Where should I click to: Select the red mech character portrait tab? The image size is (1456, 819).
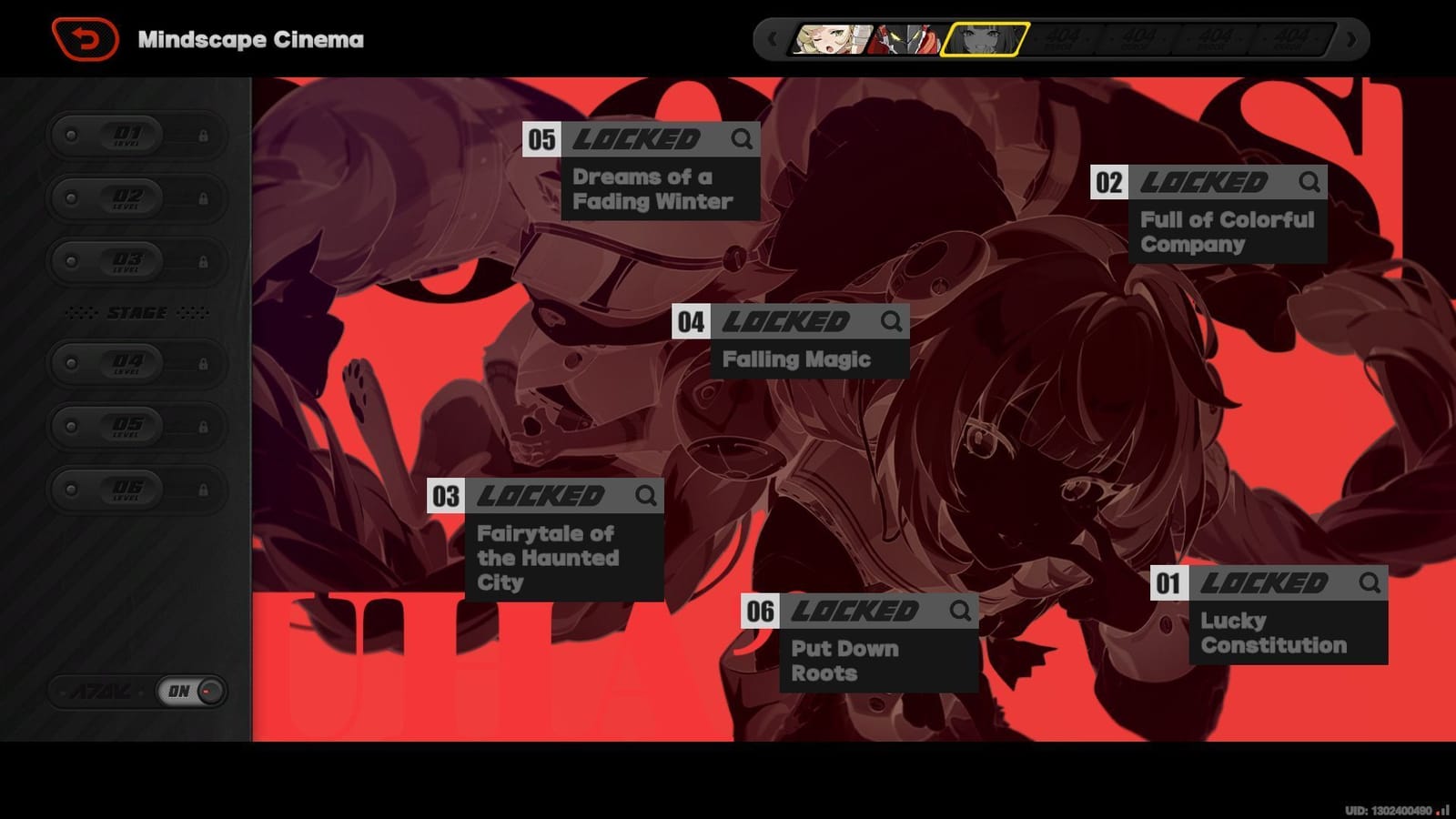(x=905, y=40)
